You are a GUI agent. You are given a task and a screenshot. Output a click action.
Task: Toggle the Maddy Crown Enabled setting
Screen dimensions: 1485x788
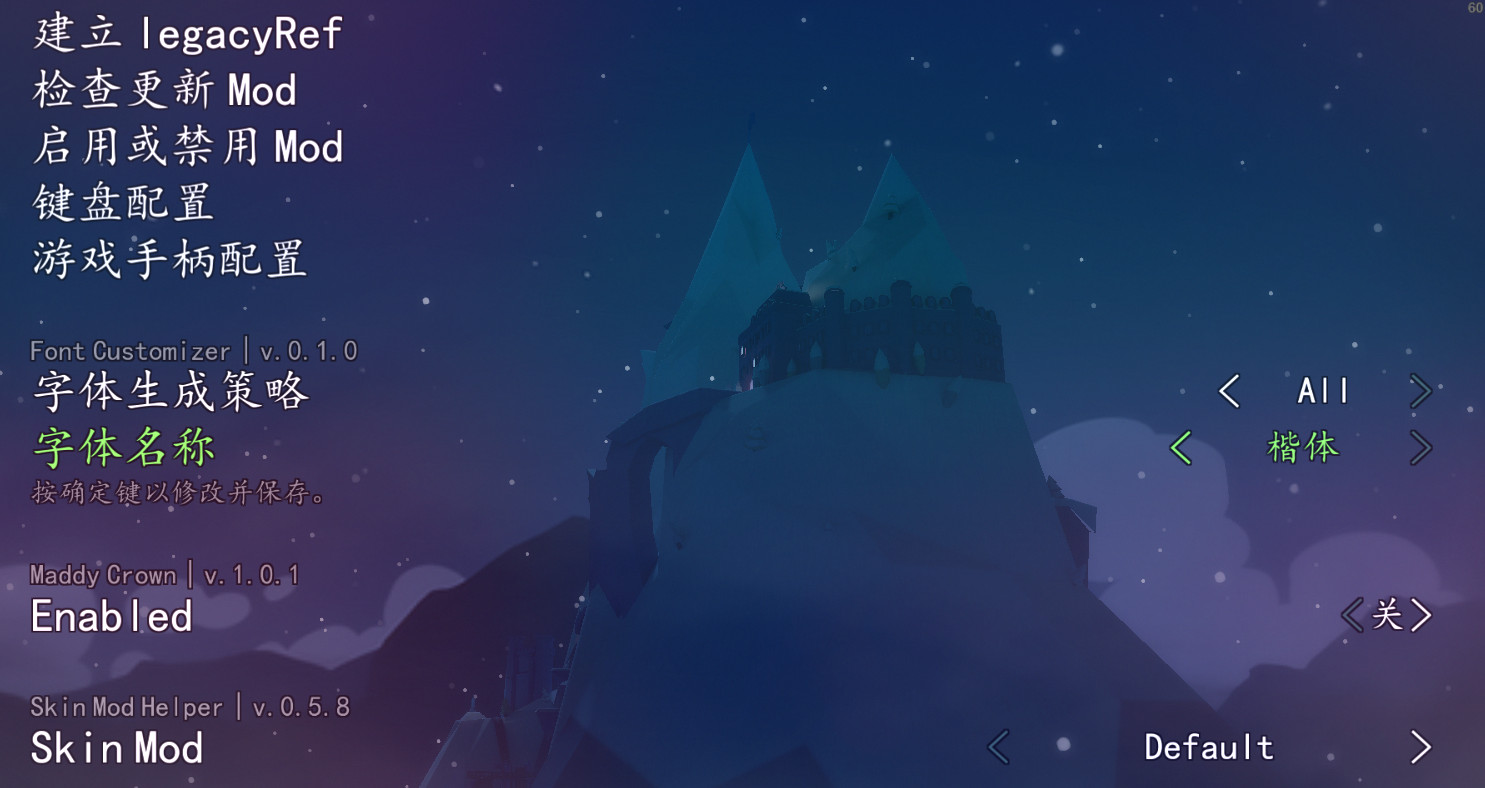pos(110,617)
